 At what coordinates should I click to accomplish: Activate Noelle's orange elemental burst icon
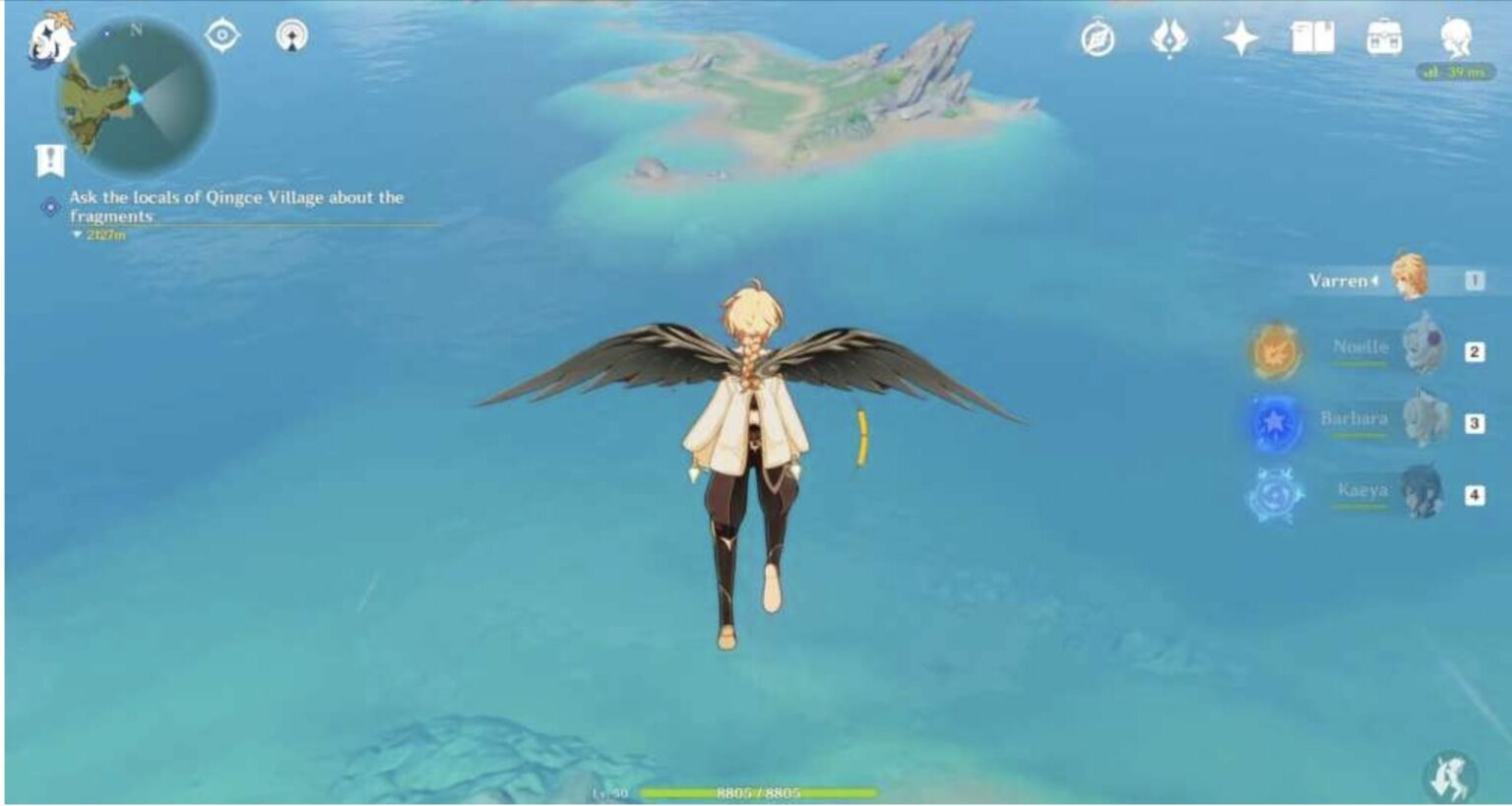(1275, 350)
